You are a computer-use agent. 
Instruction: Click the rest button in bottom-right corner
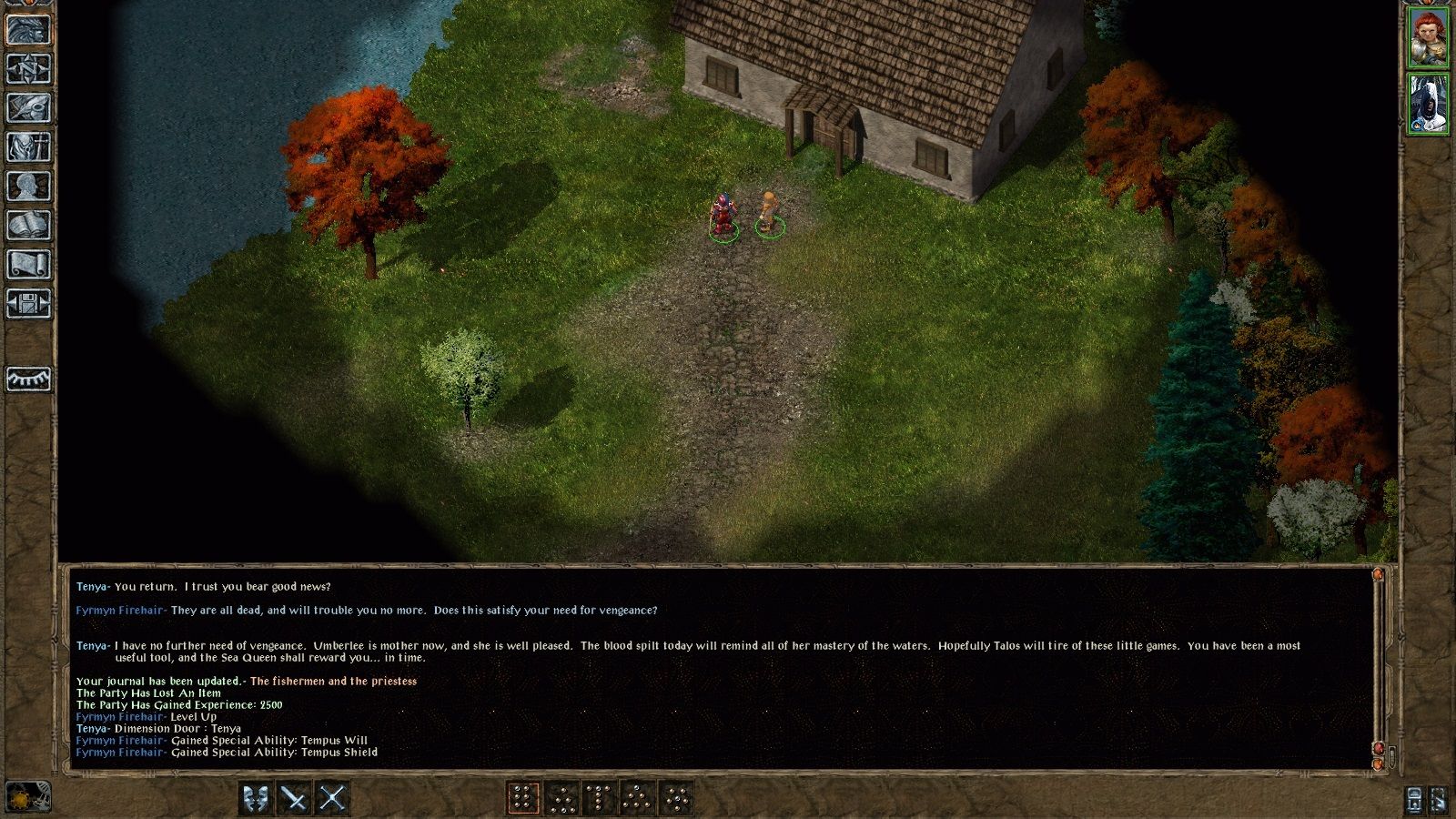click(1439, 799)
